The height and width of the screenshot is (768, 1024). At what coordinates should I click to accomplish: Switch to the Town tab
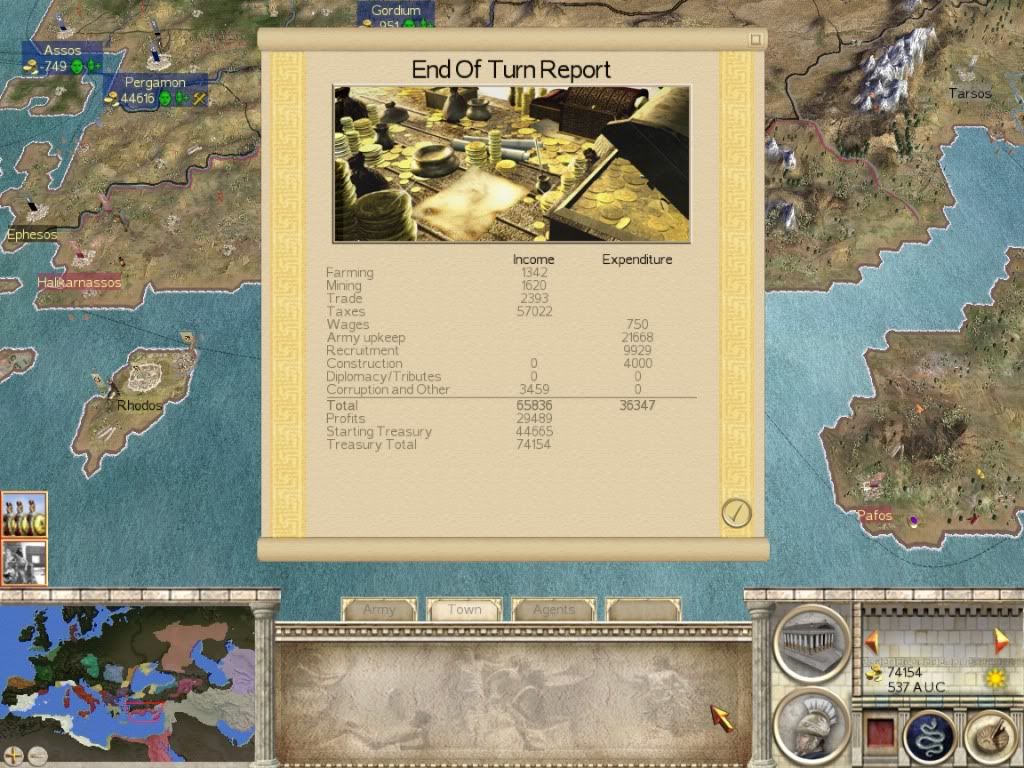(x=464, y=610)
